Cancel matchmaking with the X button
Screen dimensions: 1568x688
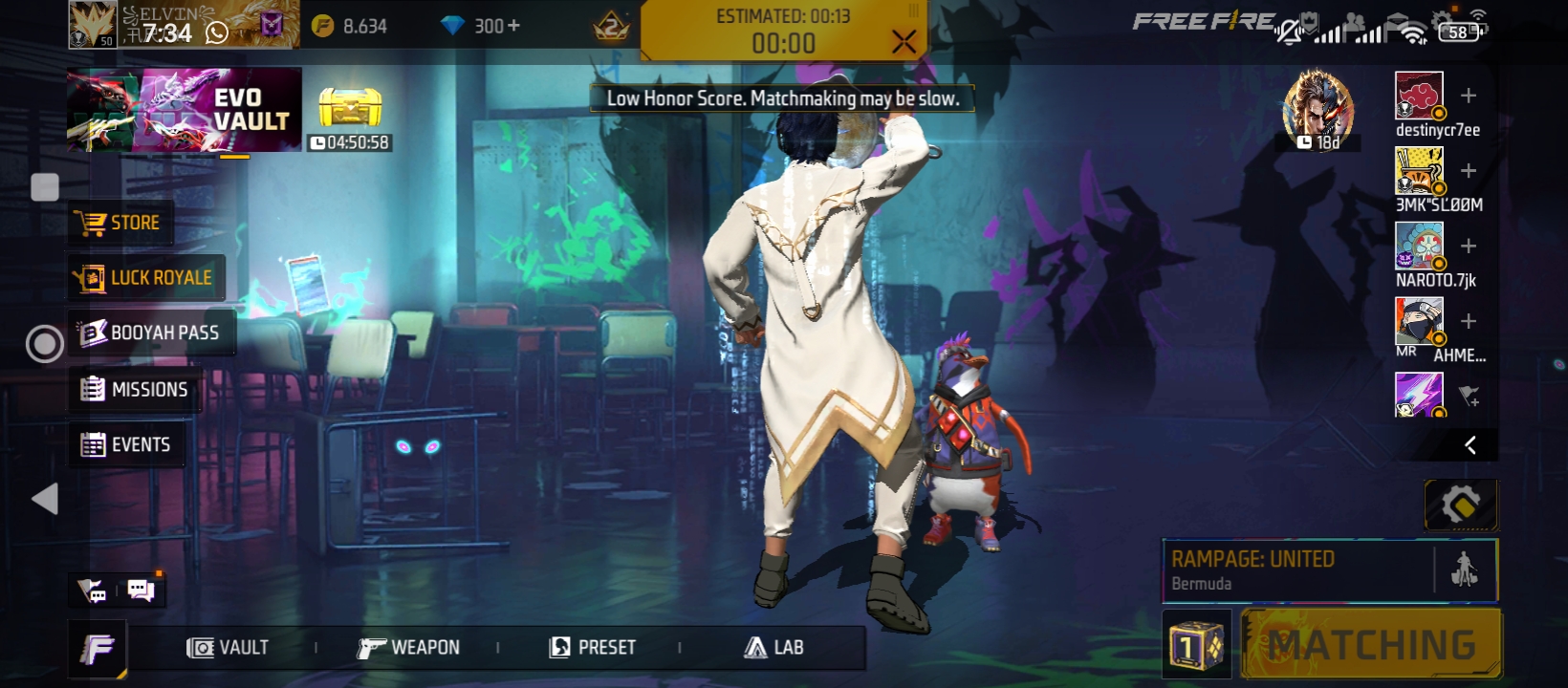[x=903, y=41]
